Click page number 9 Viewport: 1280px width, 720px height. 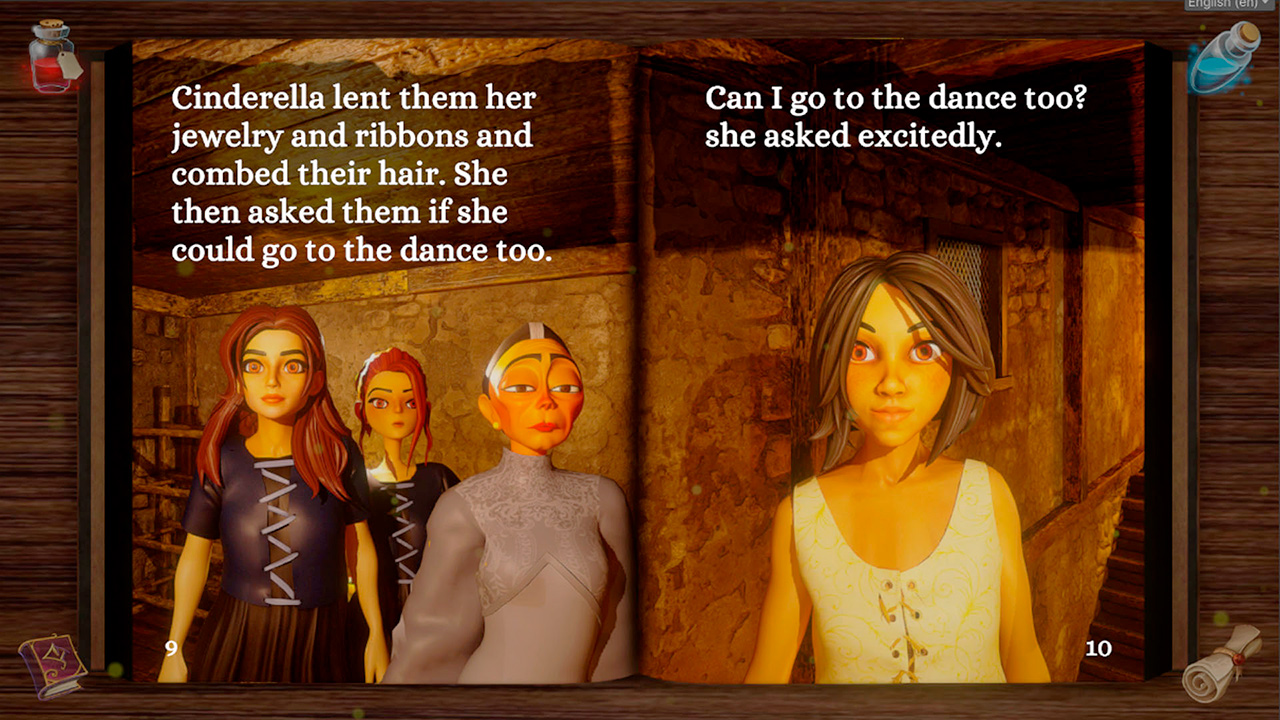click(173, 648)
